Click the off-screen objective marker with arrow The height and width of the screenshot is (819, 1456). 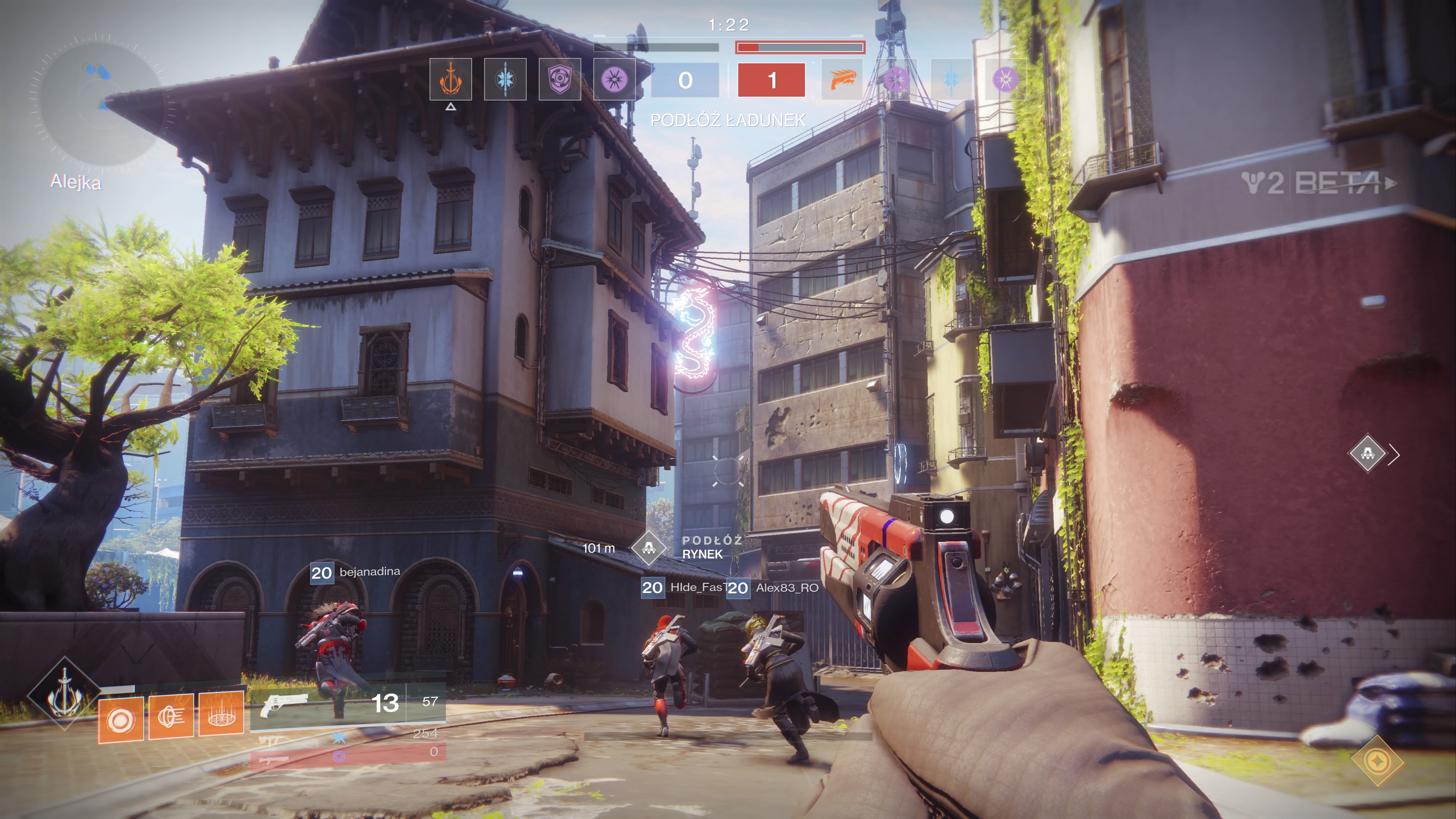click(1368, 453)
